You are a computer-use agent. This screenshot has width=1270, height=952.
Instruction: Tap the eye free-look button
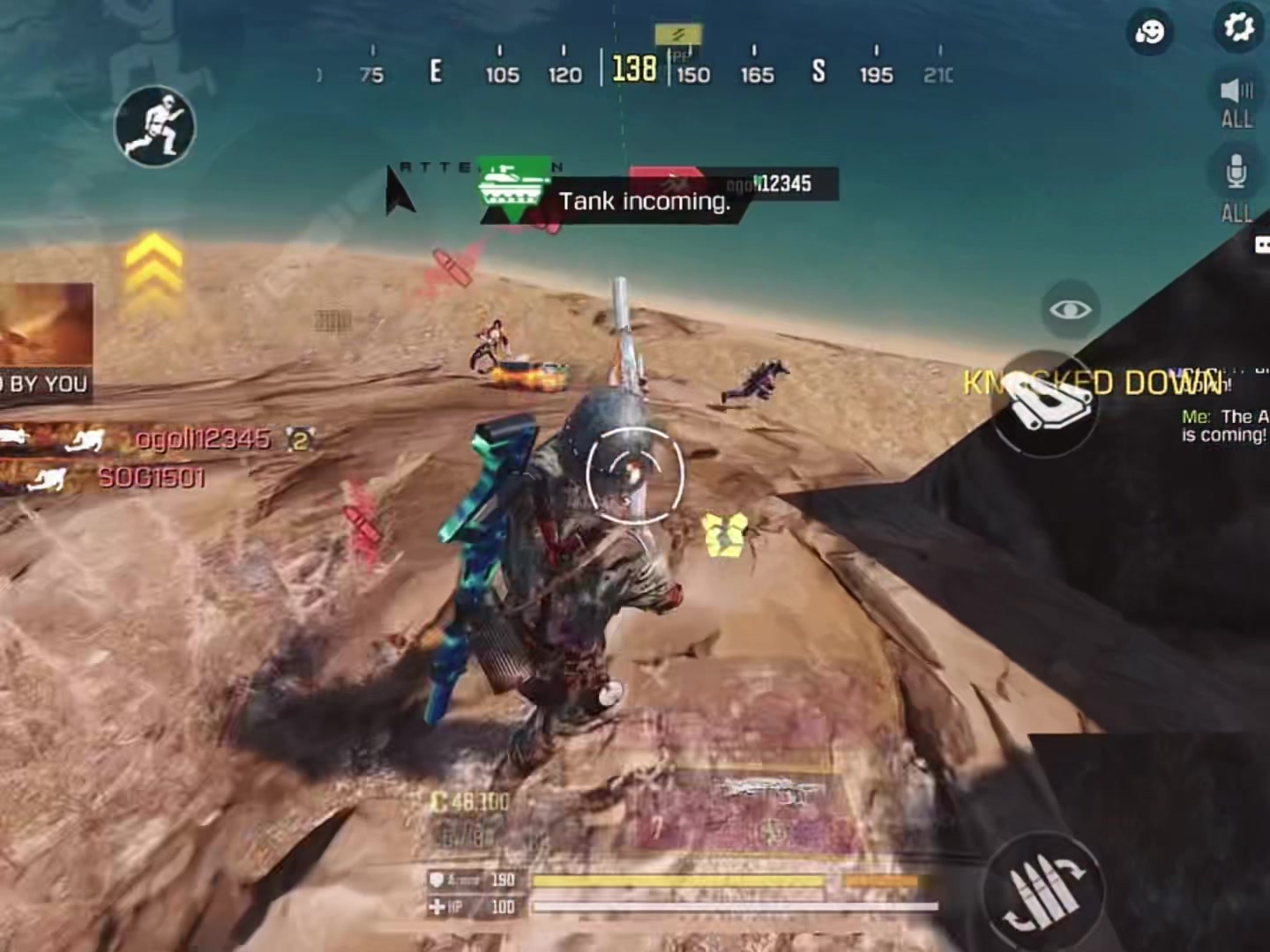pyautogui.click(x=1070, y=309)
